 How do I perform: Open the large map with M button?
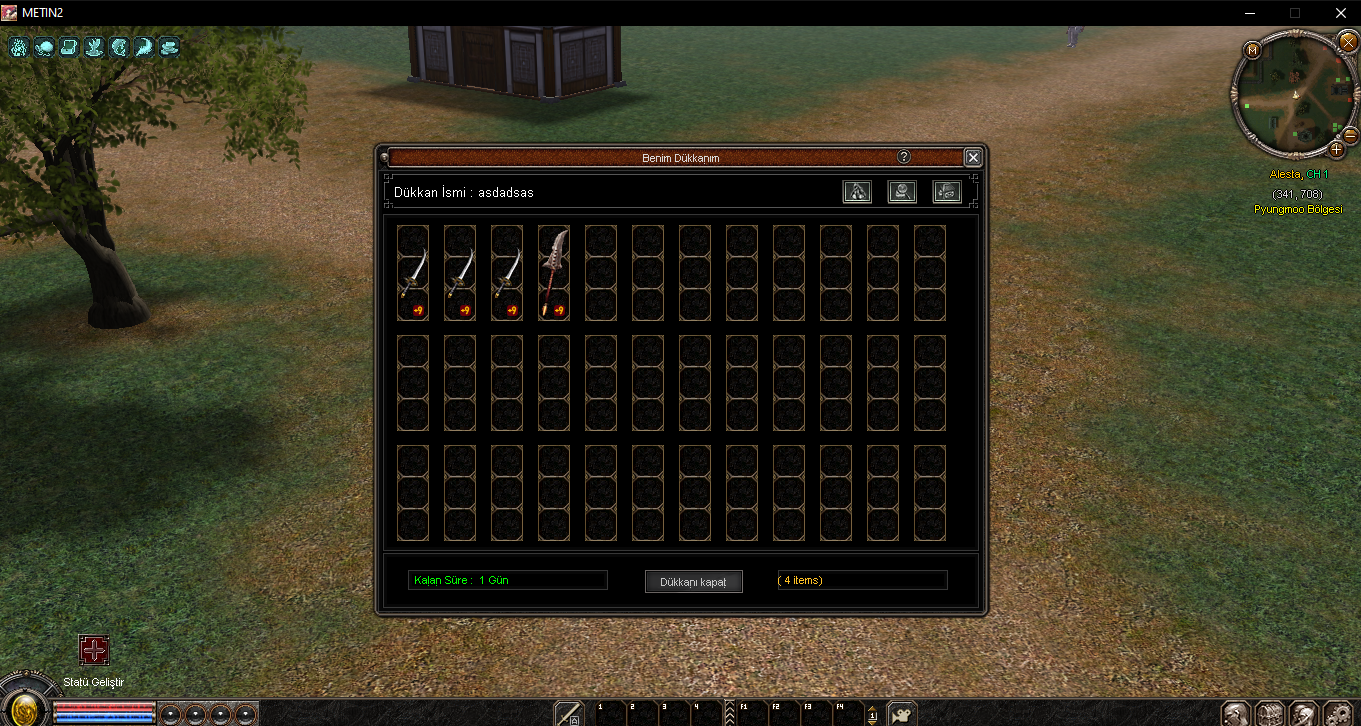click(1252, 50)
